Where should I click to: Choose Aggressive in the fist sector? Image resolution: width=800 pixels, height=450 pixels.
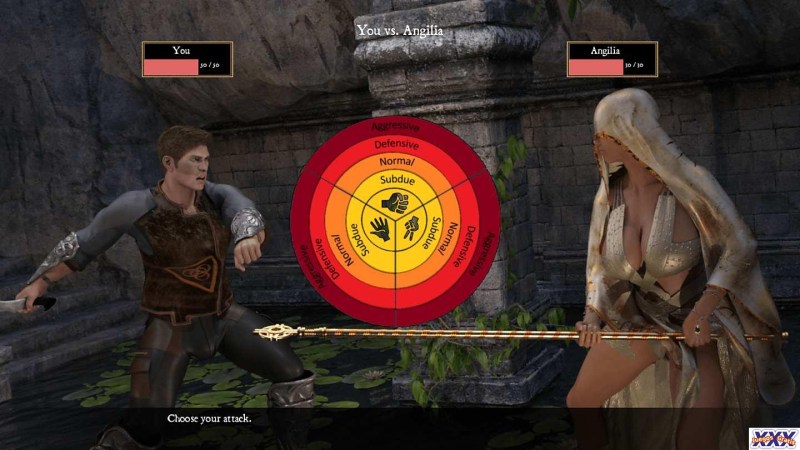click(x=396, y=127)
